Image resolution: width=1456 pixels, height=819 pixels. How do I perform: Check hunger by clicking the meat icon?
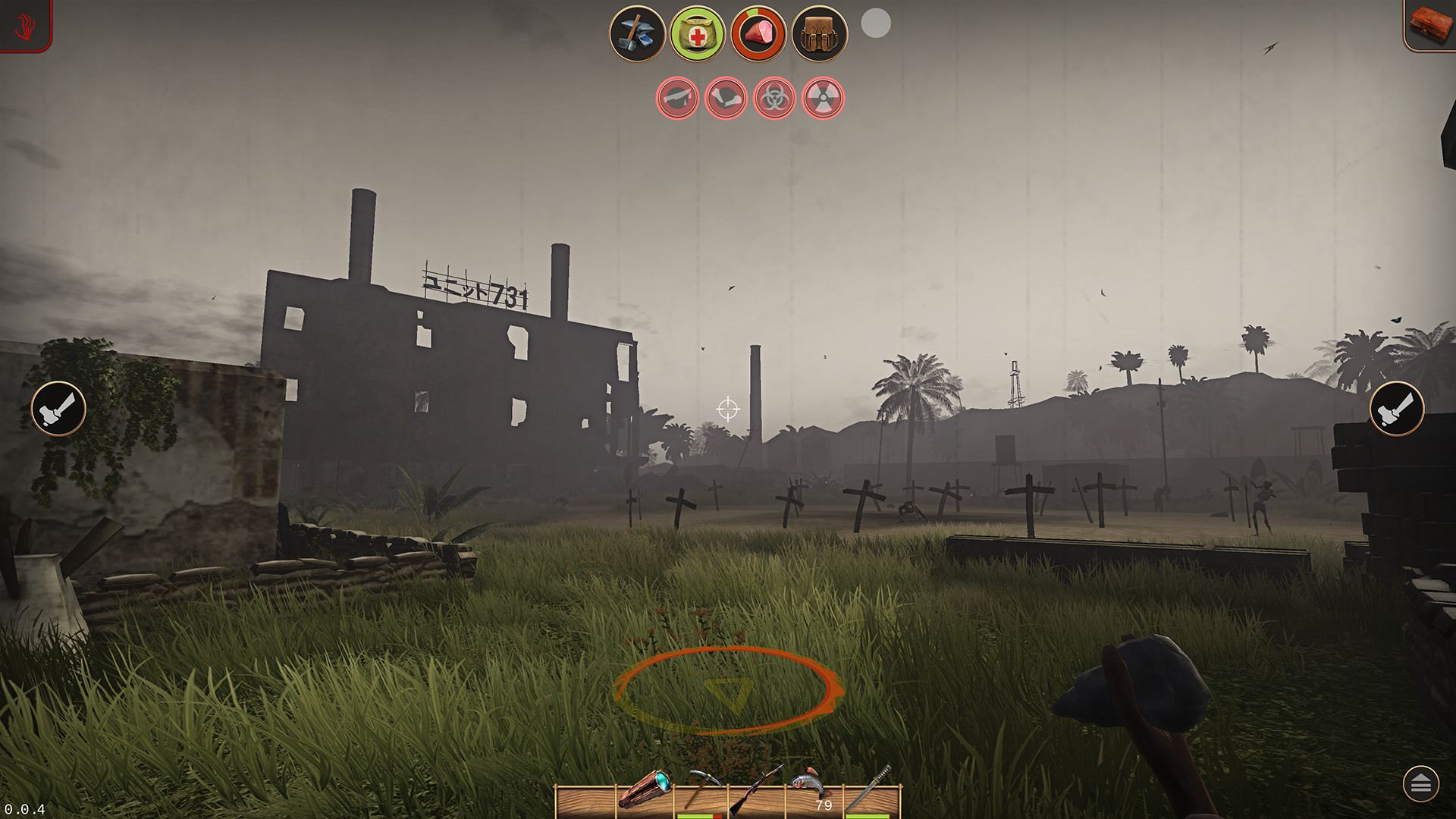point(758,33)
